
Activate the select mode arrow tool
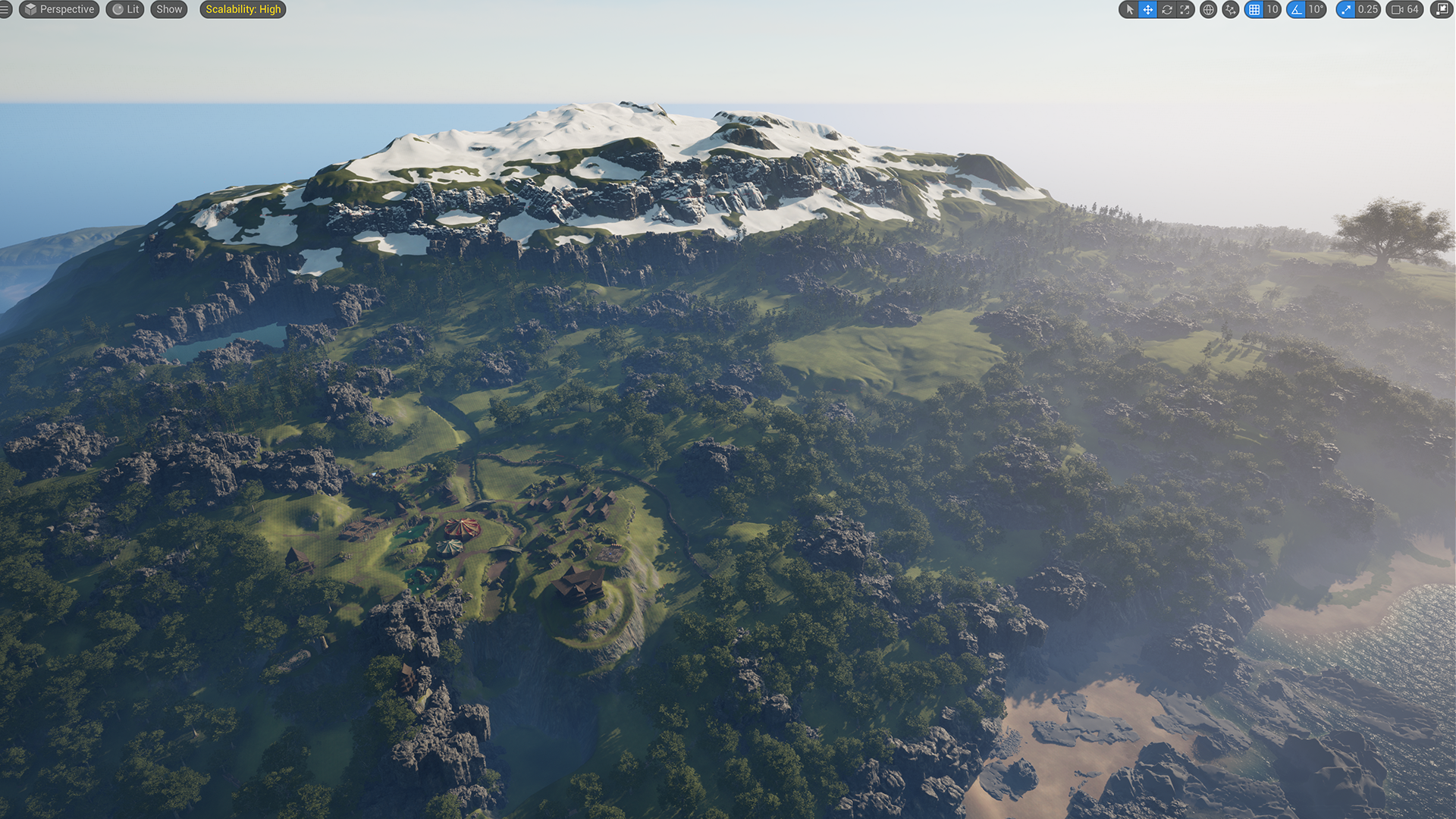point(1130,10)
